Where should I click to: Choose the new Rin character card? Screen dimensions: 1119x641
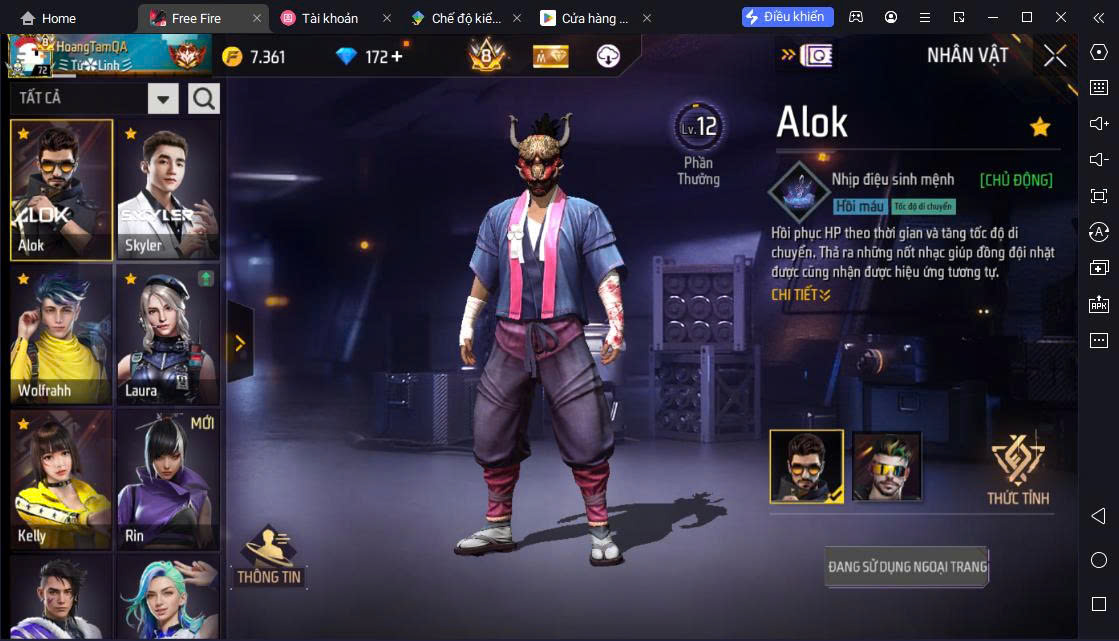(168, 478)
